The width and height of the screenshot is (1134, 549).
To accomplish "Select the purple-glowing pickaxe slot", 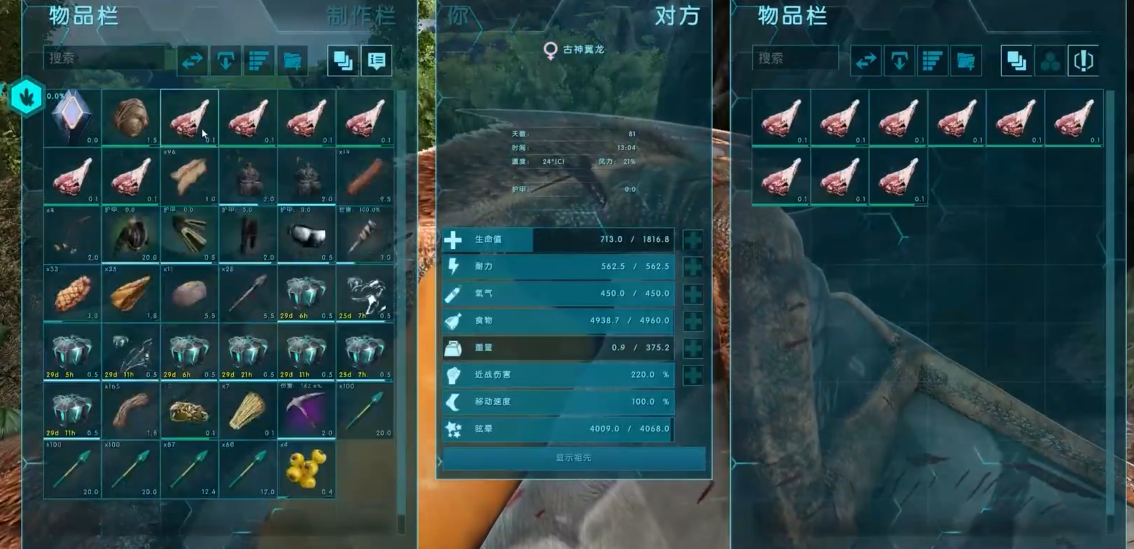I will coord(307,410).
